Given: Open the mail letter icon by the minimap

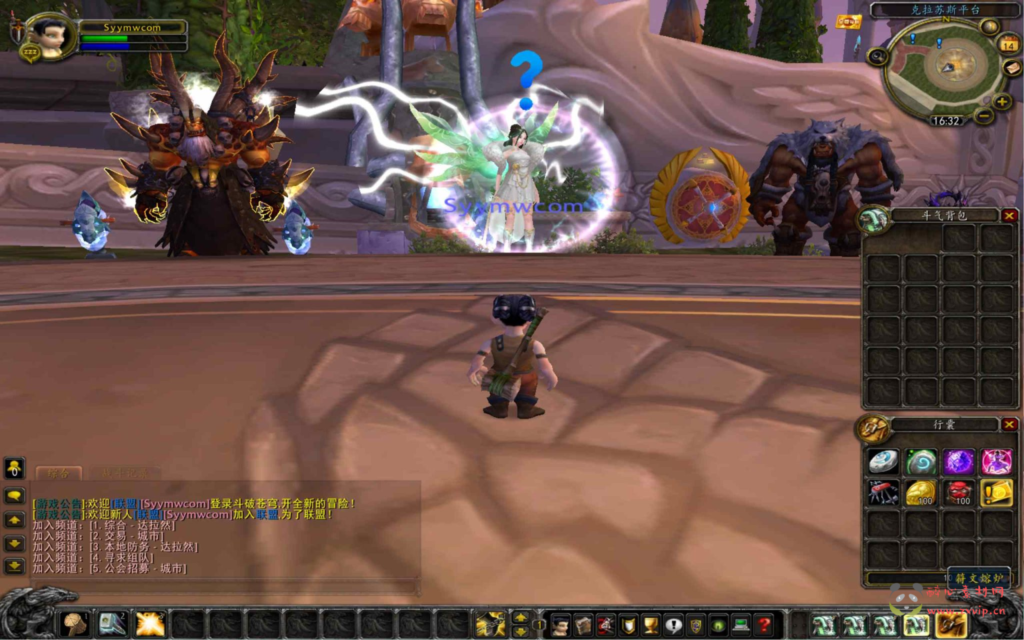Looking at the screenshot, I should (x=1012, y=68).
